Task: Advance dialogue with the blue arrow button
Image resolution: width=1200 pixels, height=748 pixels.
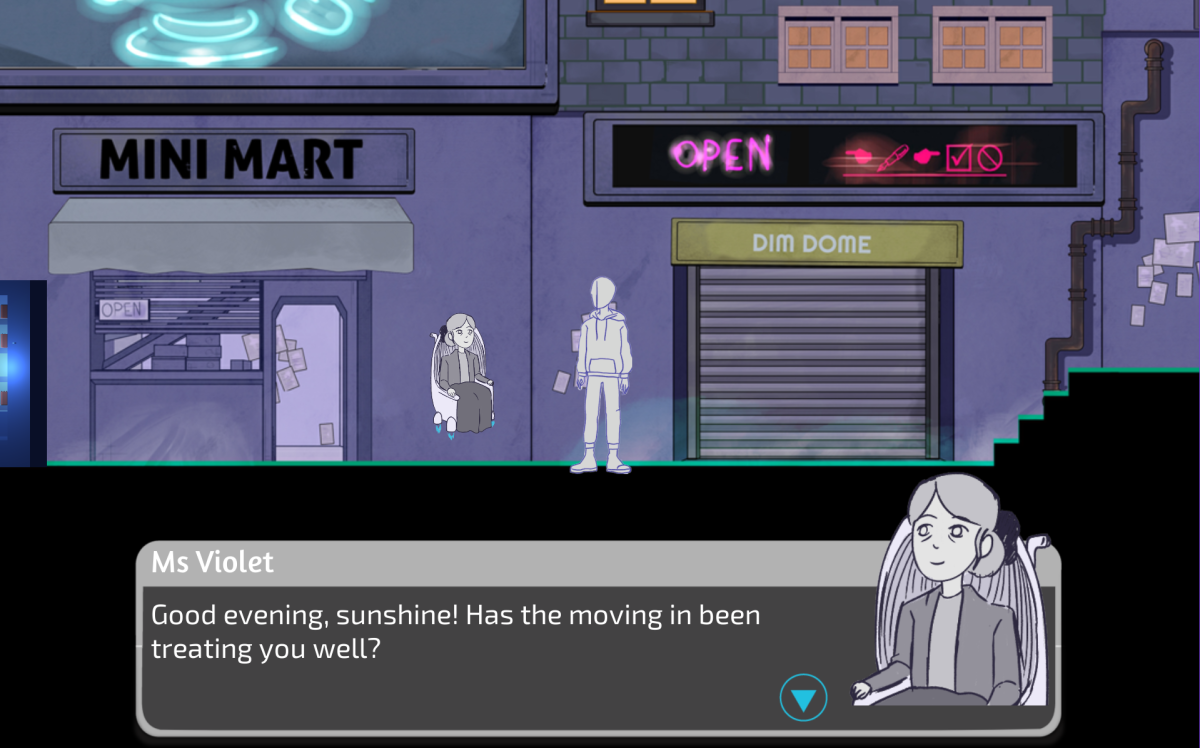Action: 803,698
